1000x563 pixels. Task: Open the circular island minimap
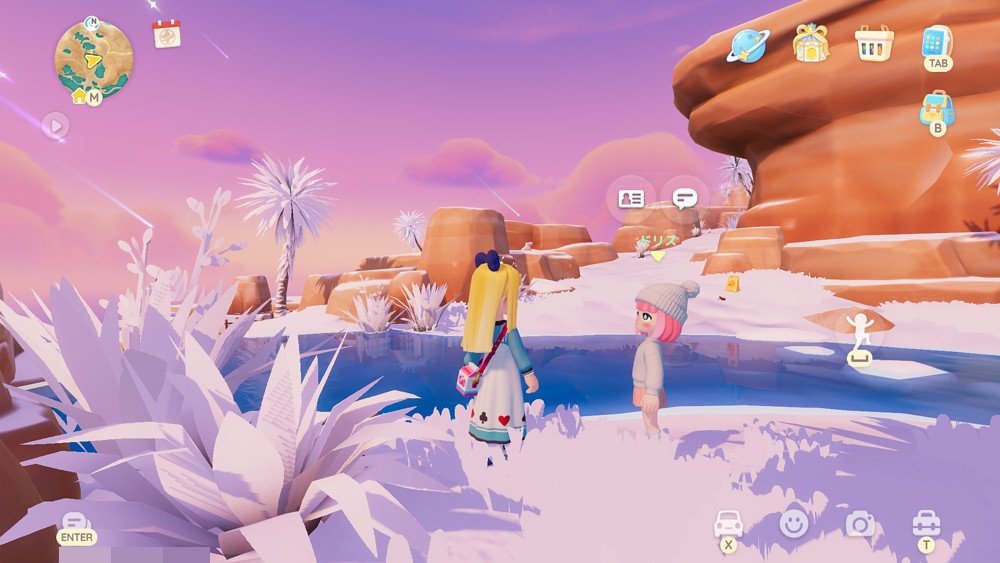point(93,58)
